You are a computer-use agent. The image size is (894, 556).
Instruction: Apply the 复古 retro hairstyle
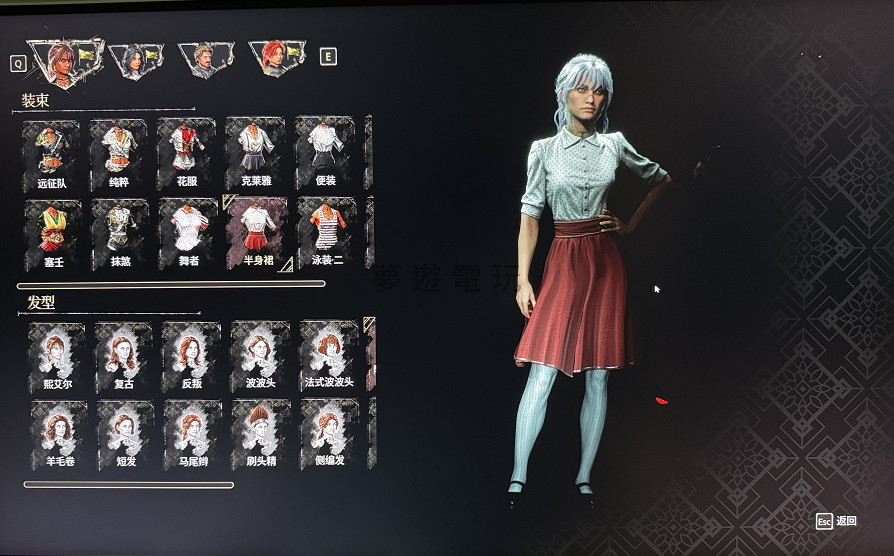[124, 355]
